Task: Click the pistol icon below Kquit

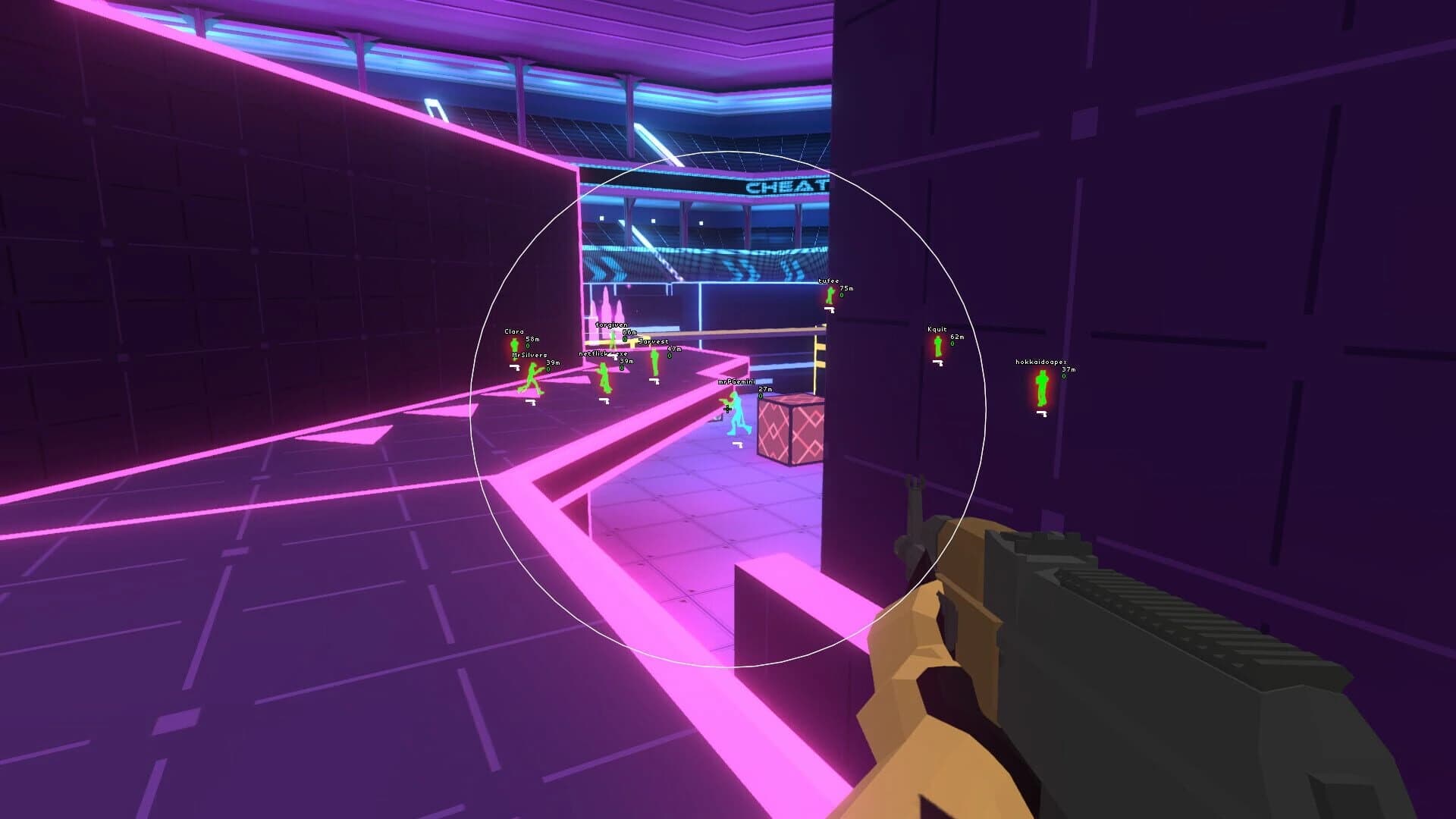Action: pyautogui.click(x=938, y=362)
